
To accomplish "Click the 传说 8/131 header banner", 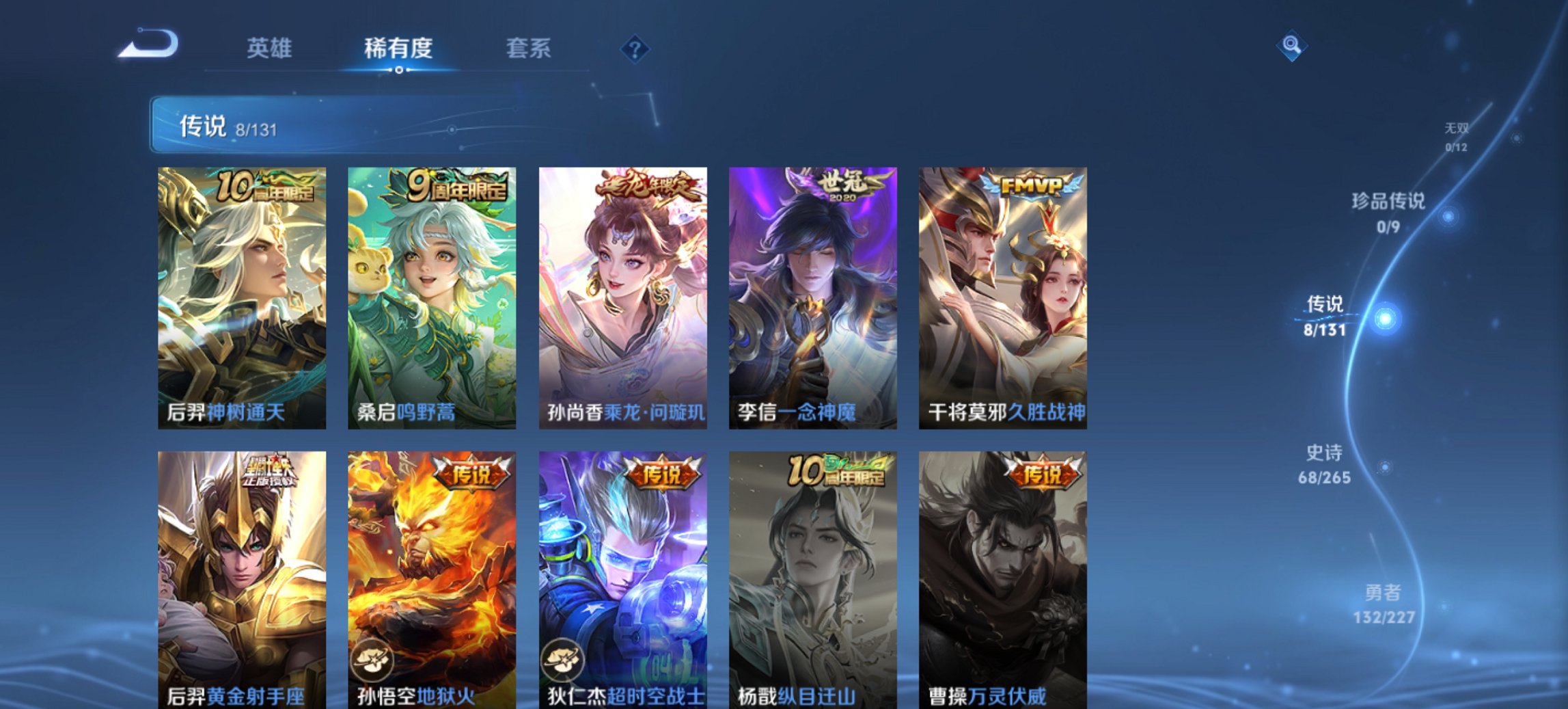I will [273, 124].
